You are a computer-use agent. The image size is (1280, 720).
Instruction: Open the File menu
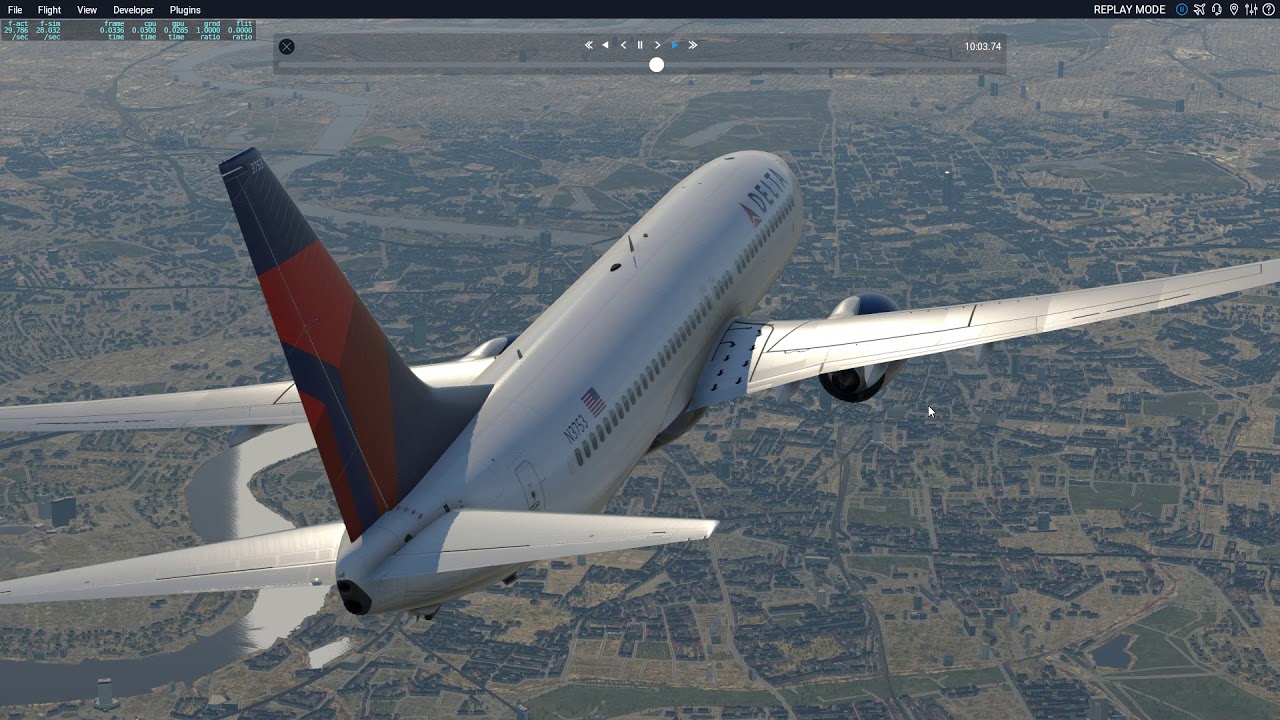(15, 10)
